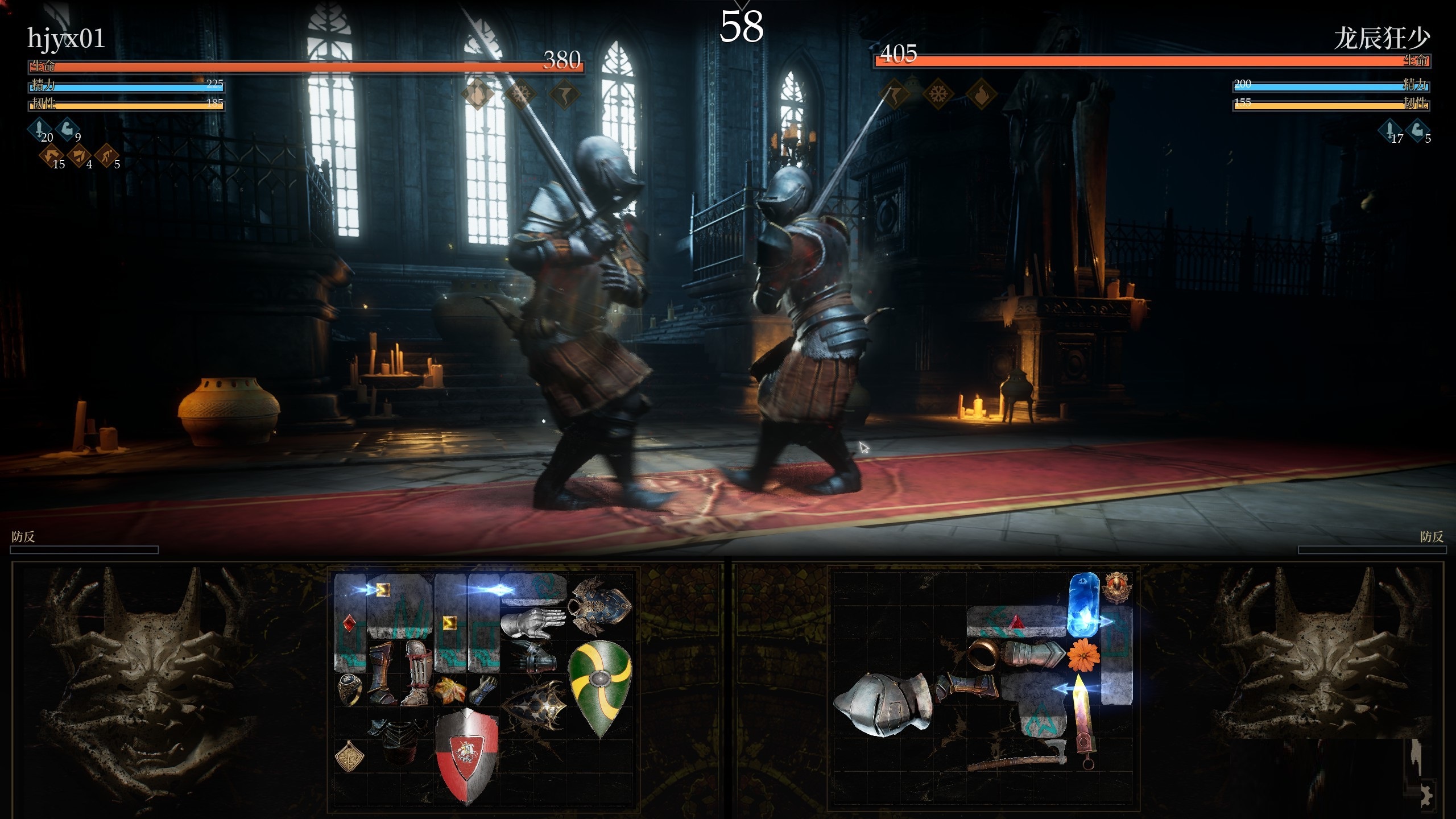Click the ornate signet ring in left inventory
The image size is (1456, 819).
(x=349, y=688)
